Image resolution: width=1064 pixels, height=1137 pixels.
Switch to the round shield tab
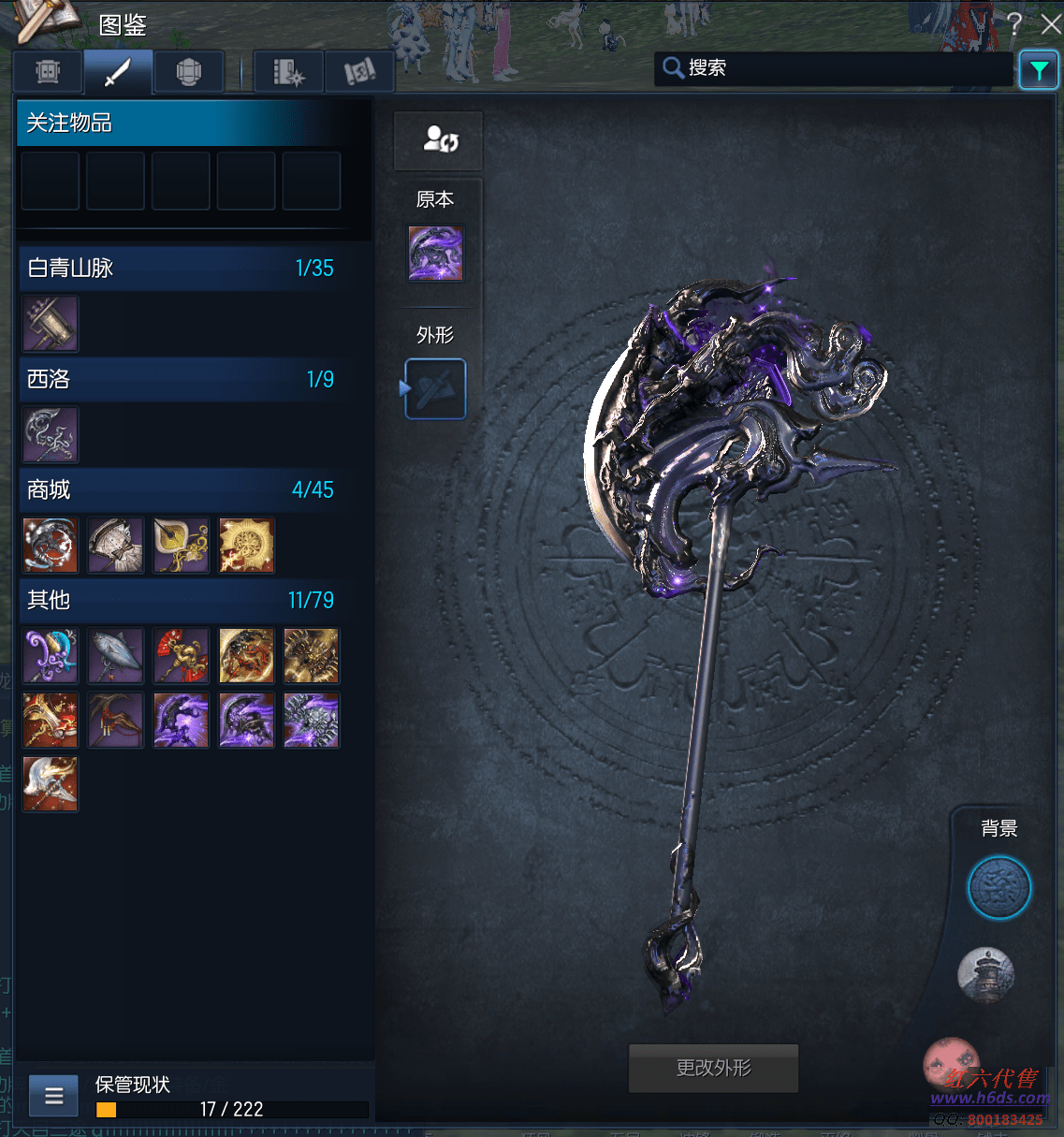pos(189,72)
